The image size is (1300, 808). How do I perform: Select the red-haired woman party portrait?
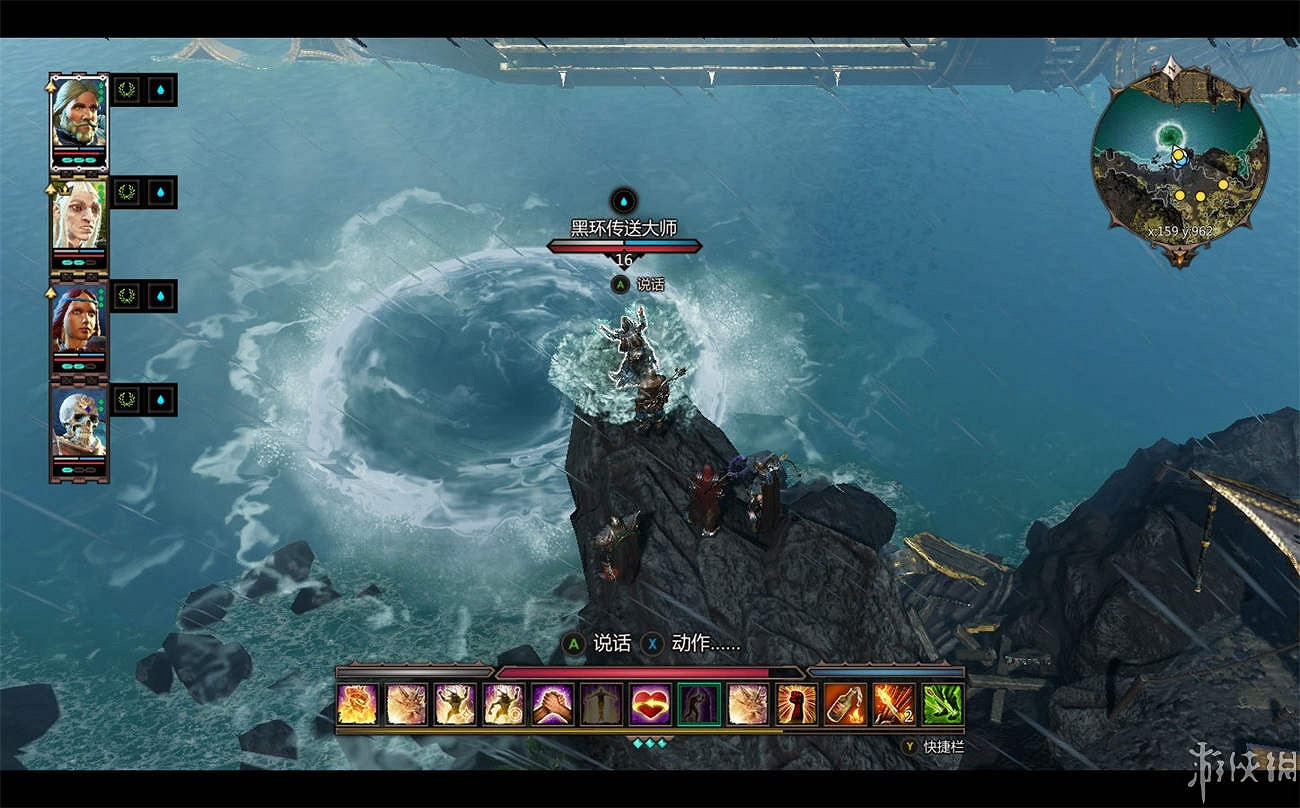click(79, 319)
